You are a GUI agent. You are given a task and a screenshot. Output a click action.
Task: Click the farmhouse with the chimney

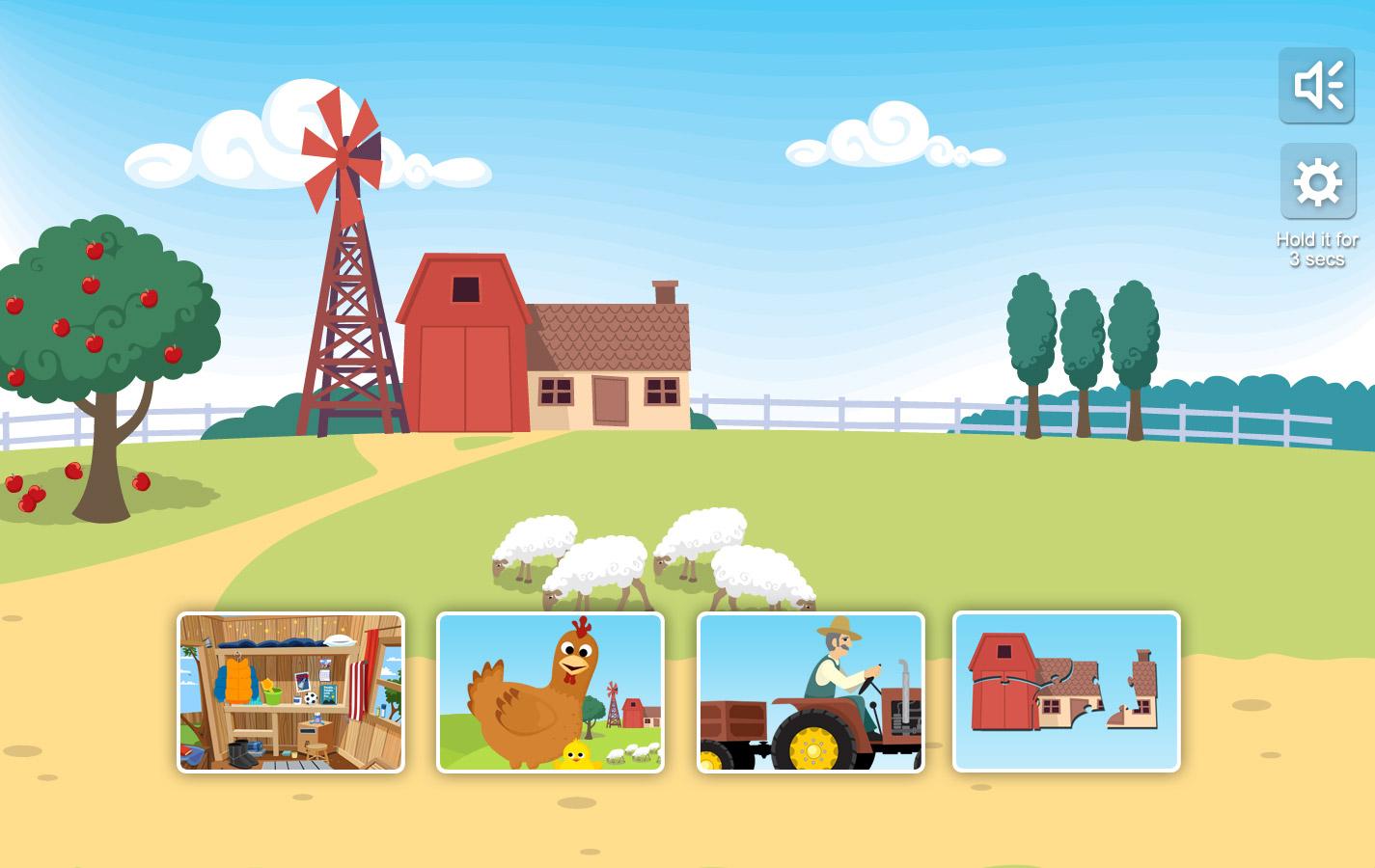click(610, 376)
